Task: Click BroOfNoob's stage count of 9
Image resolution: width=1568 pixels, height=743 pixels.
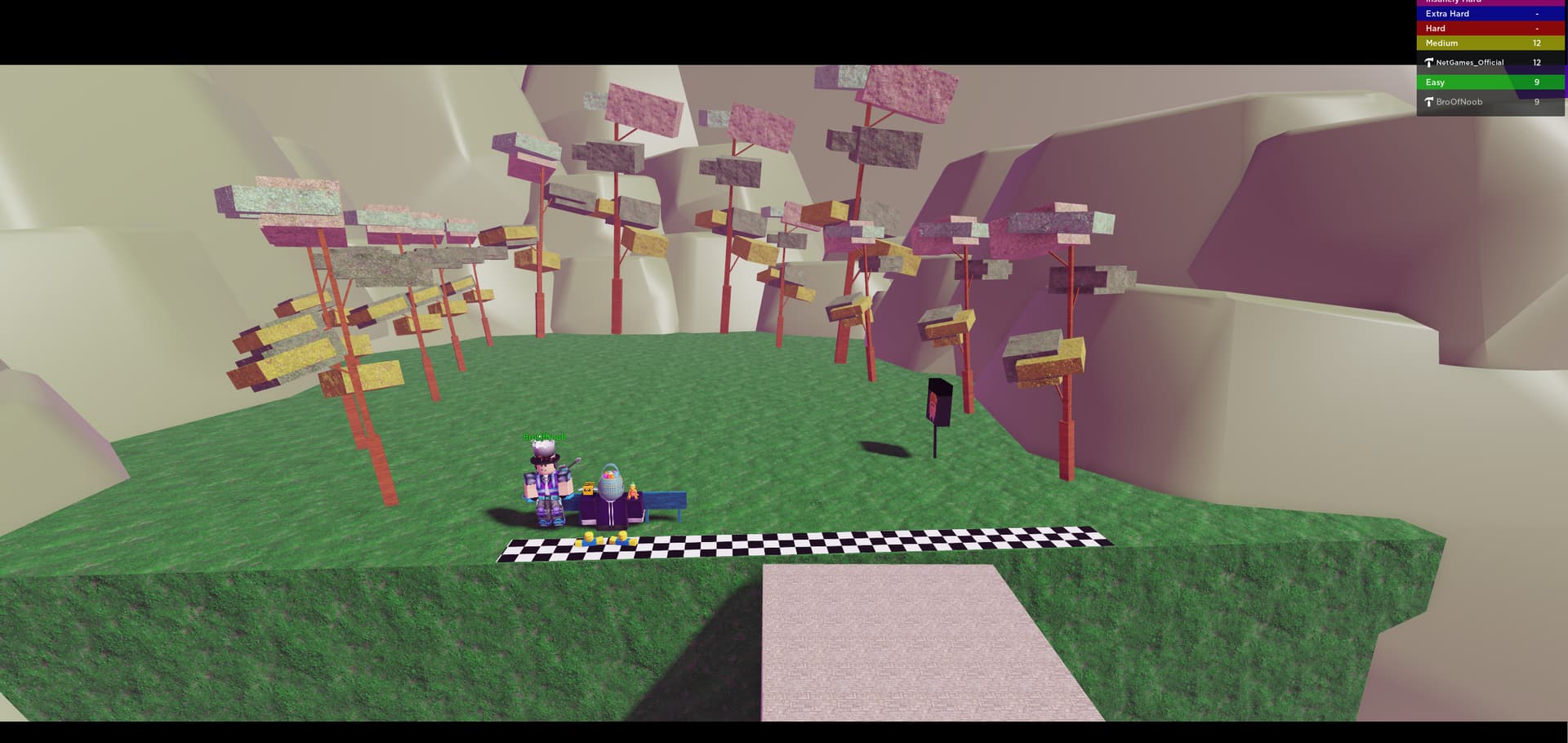Action: [x=1536, y=101]
